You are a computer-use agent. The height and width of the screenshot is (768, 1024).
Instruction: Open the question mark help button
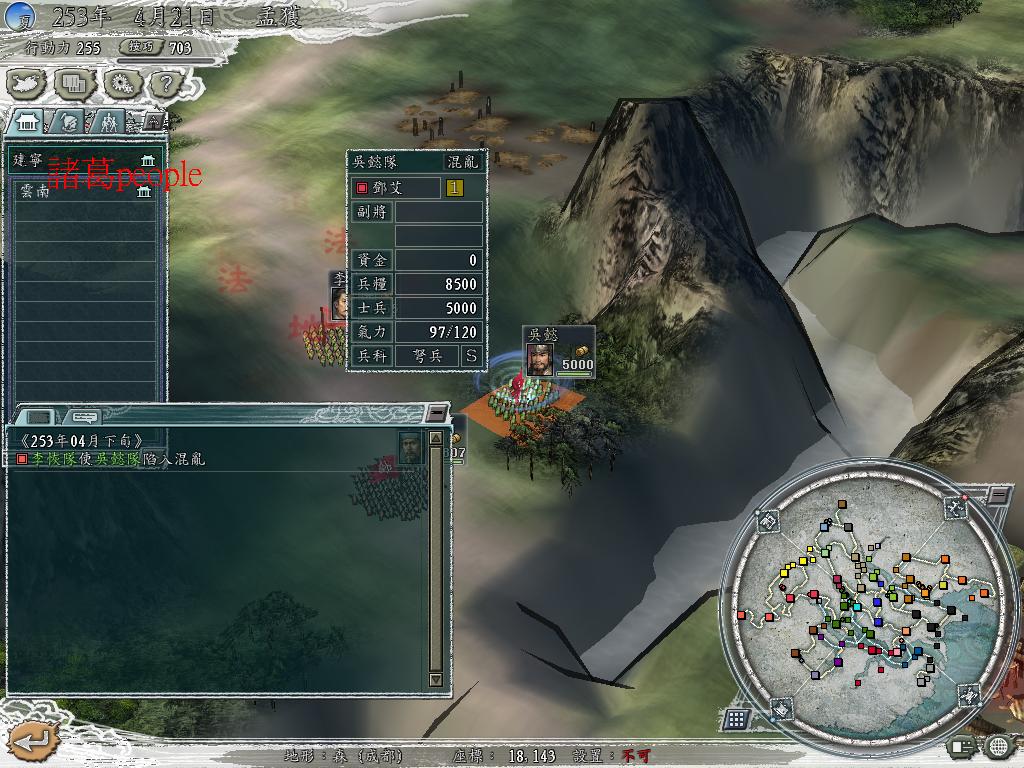coord(166,83)
